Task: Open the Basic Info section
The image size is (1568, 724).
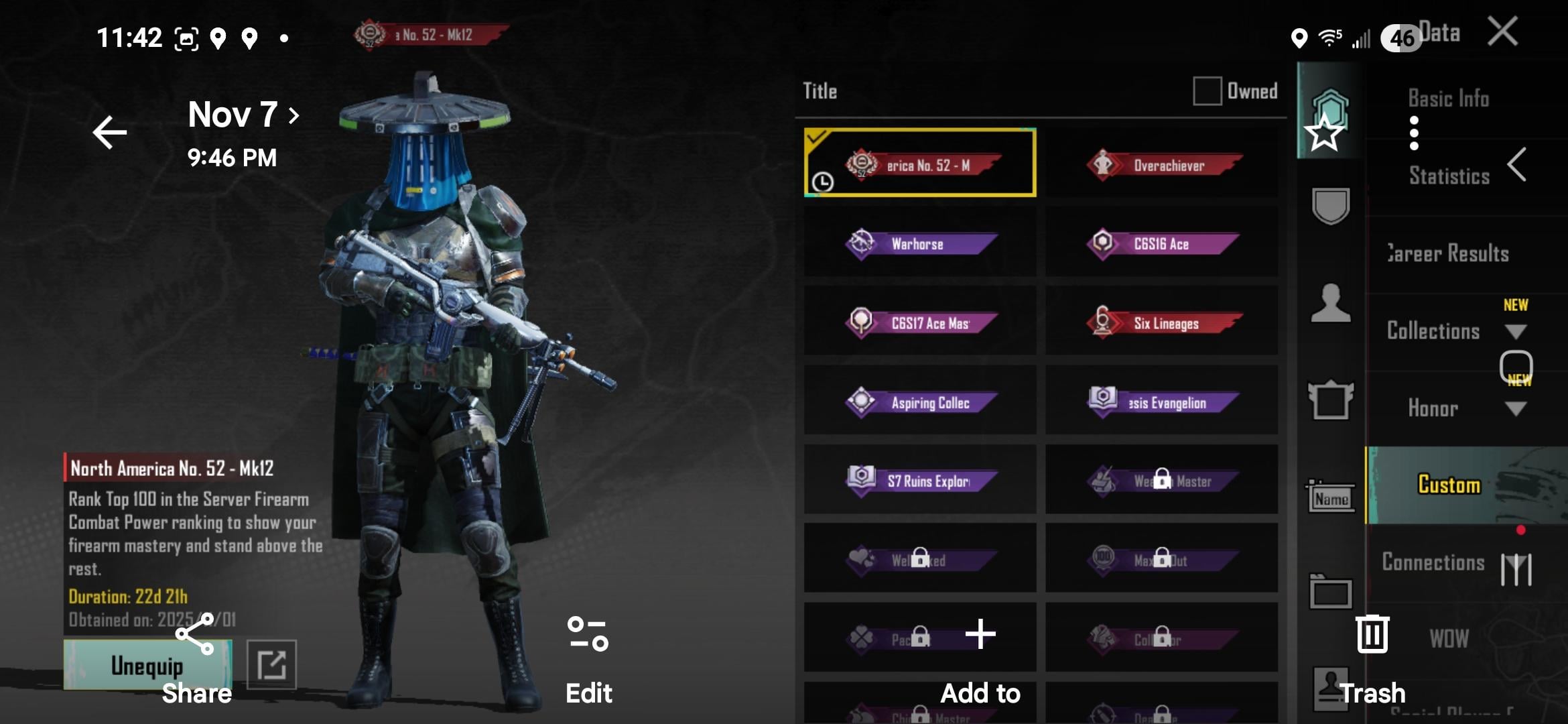Action: point(1448,99)
